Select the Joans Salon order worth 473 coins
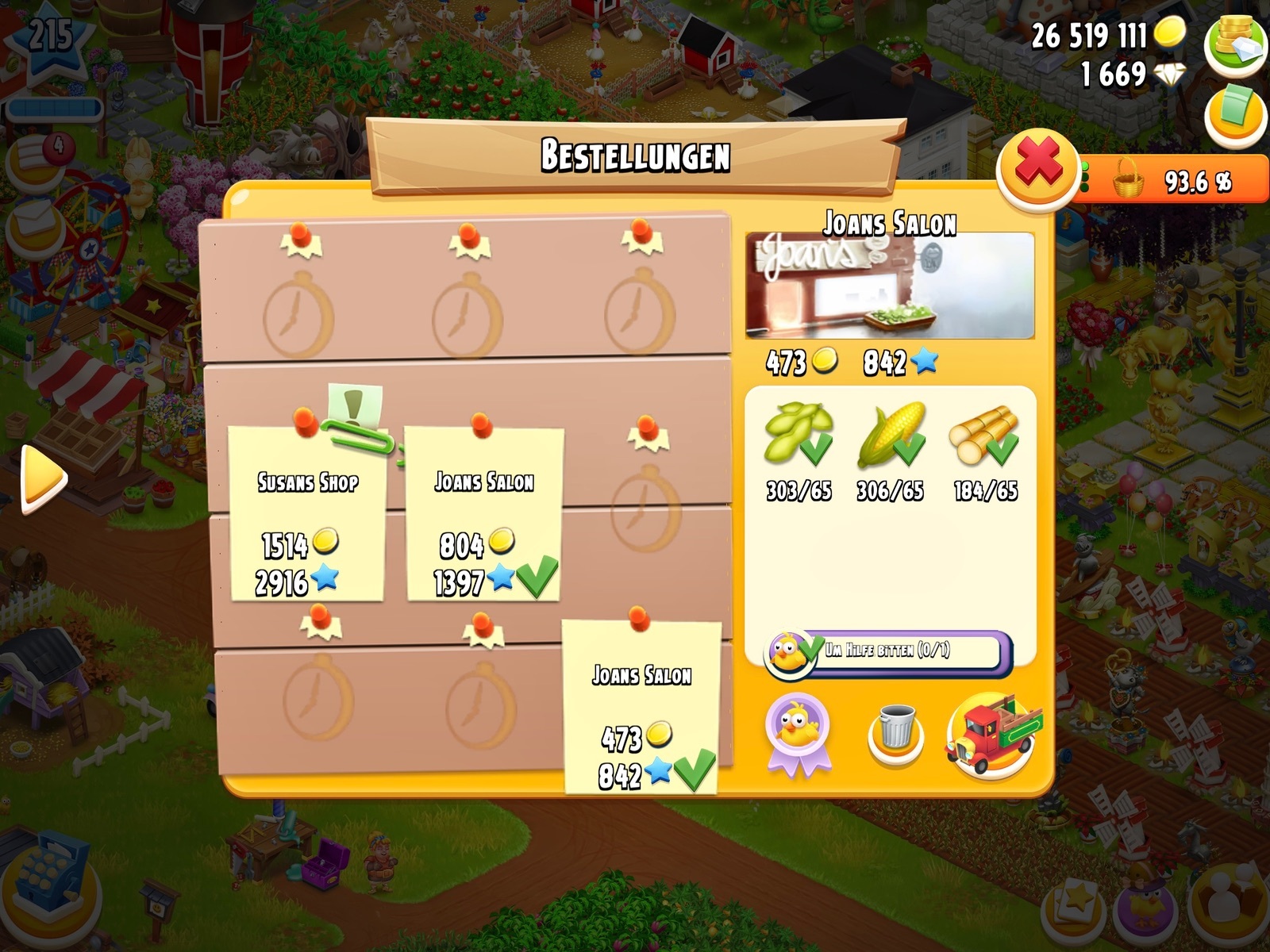Screen dimensions: 1270x952 [x=641, y=708]
